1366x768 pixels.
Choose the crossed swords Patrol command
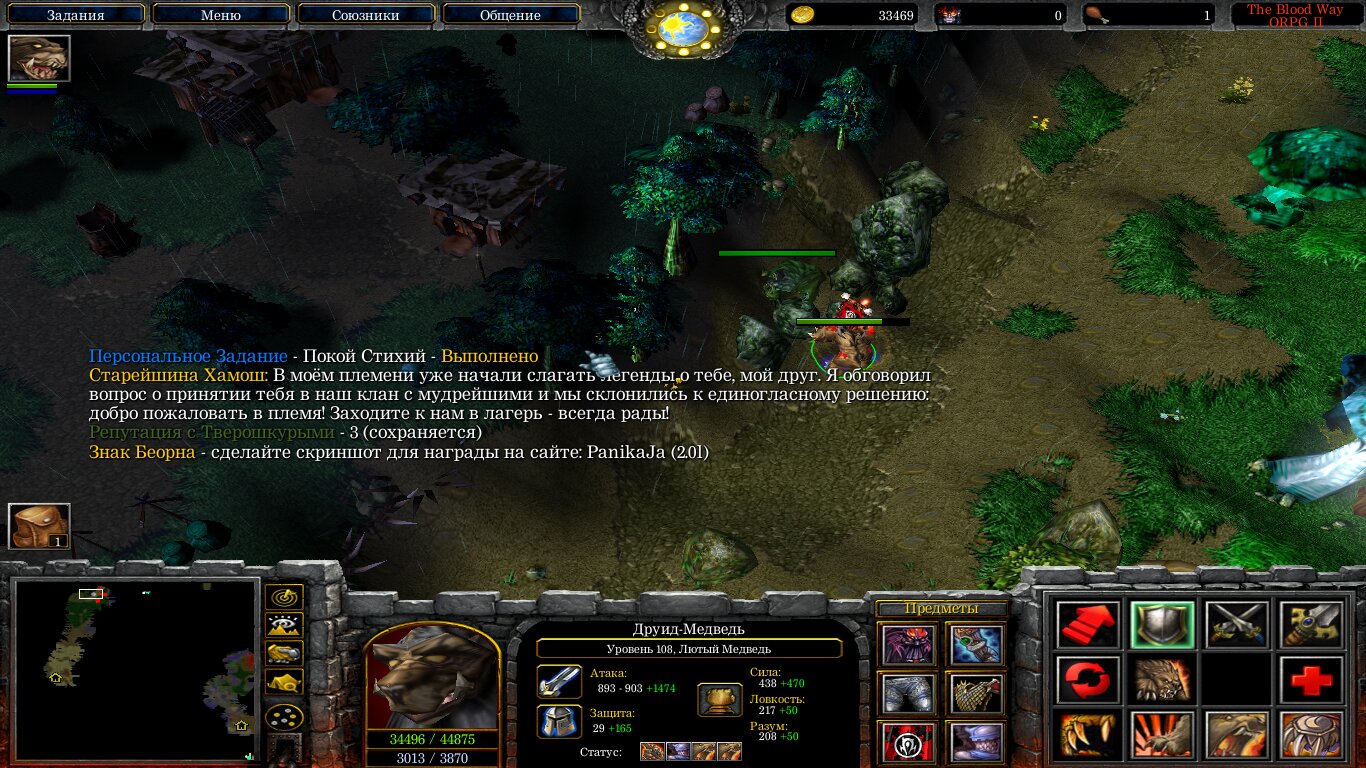point(1236,624)
